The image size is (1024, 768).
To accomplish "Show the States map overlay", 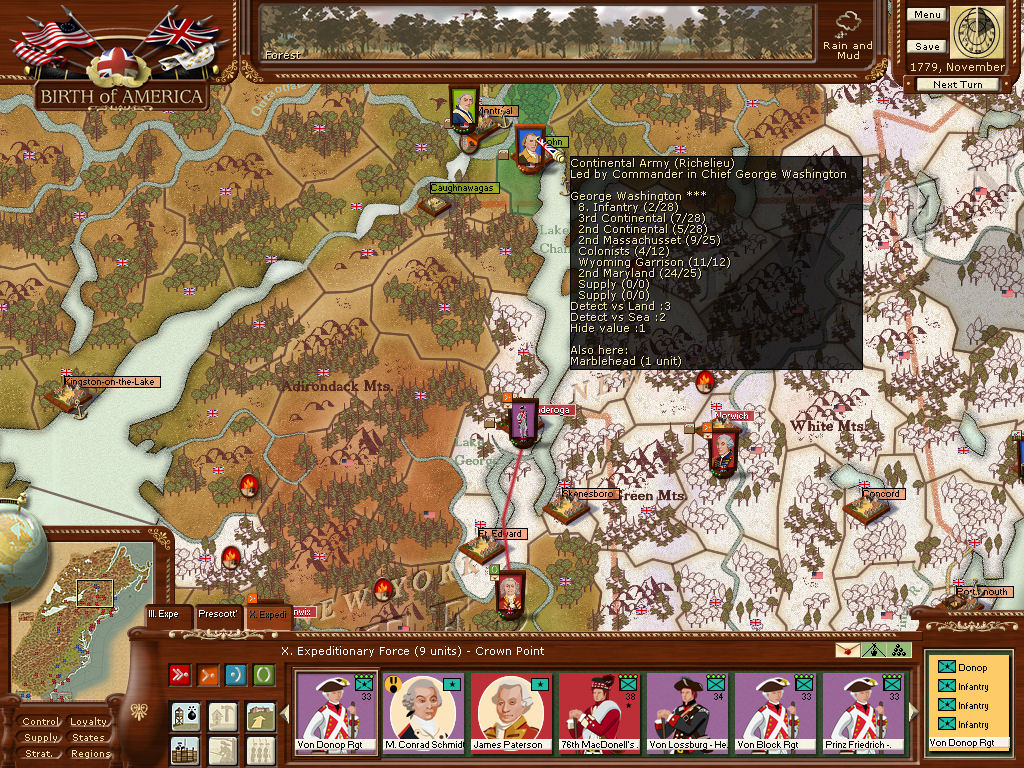I will coord(89,738).
